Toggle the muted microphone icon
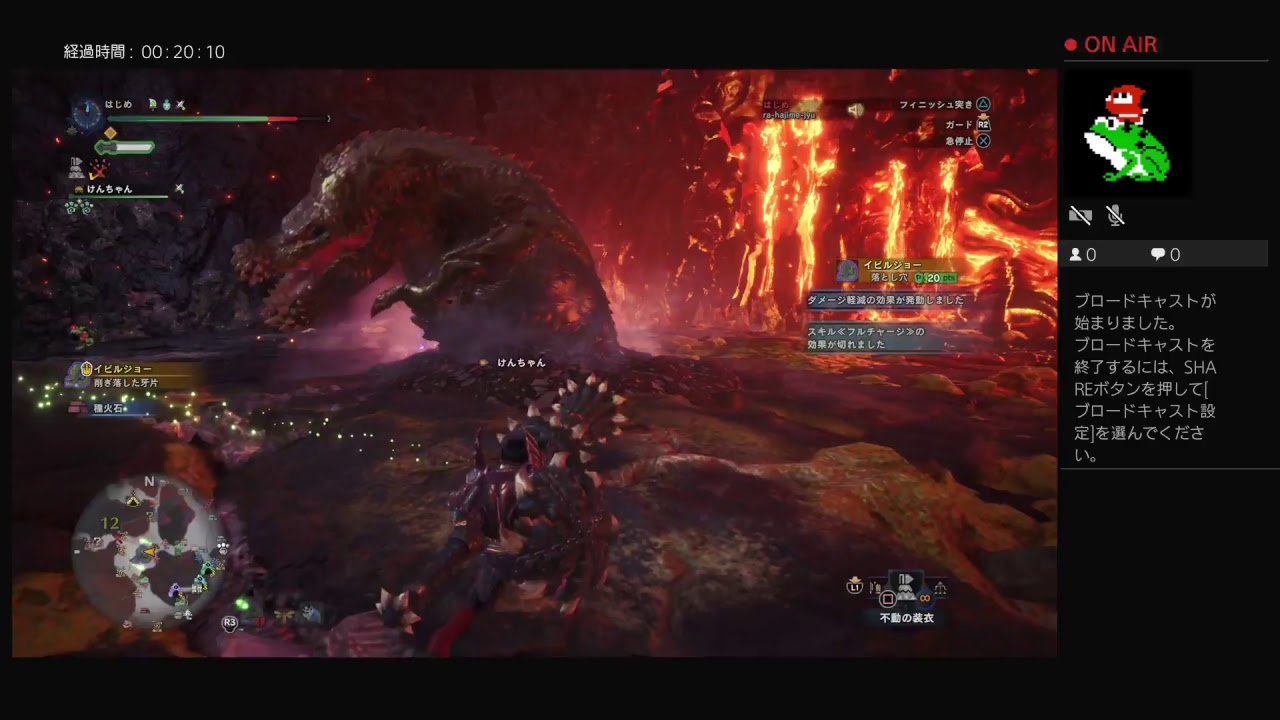This screenshot has width=1280, height=720. pyautogui.click(x=1116, y=215)
